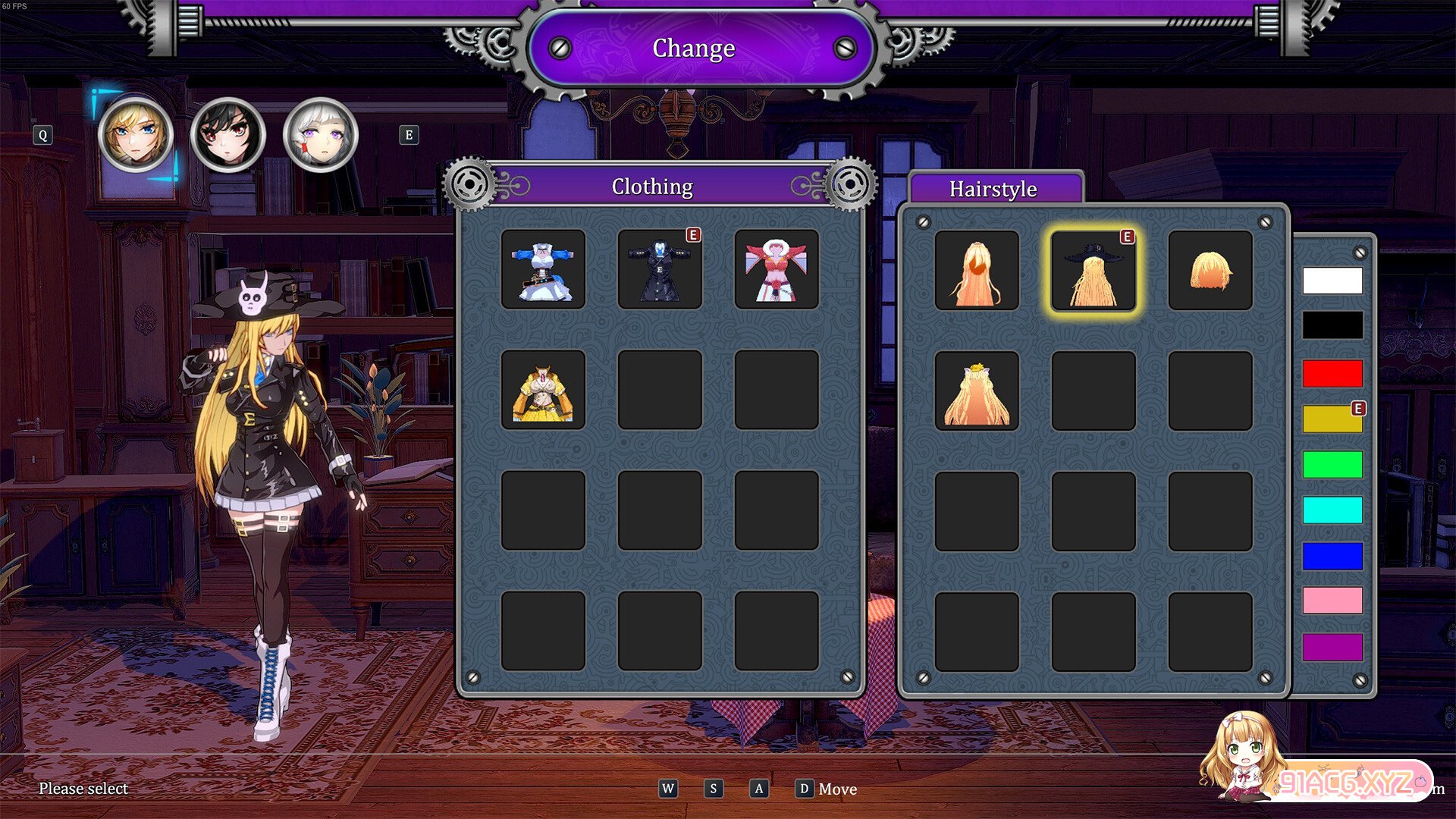Pick the black hair color swatch
The image size is (1456, 819).
[1332, 325]
